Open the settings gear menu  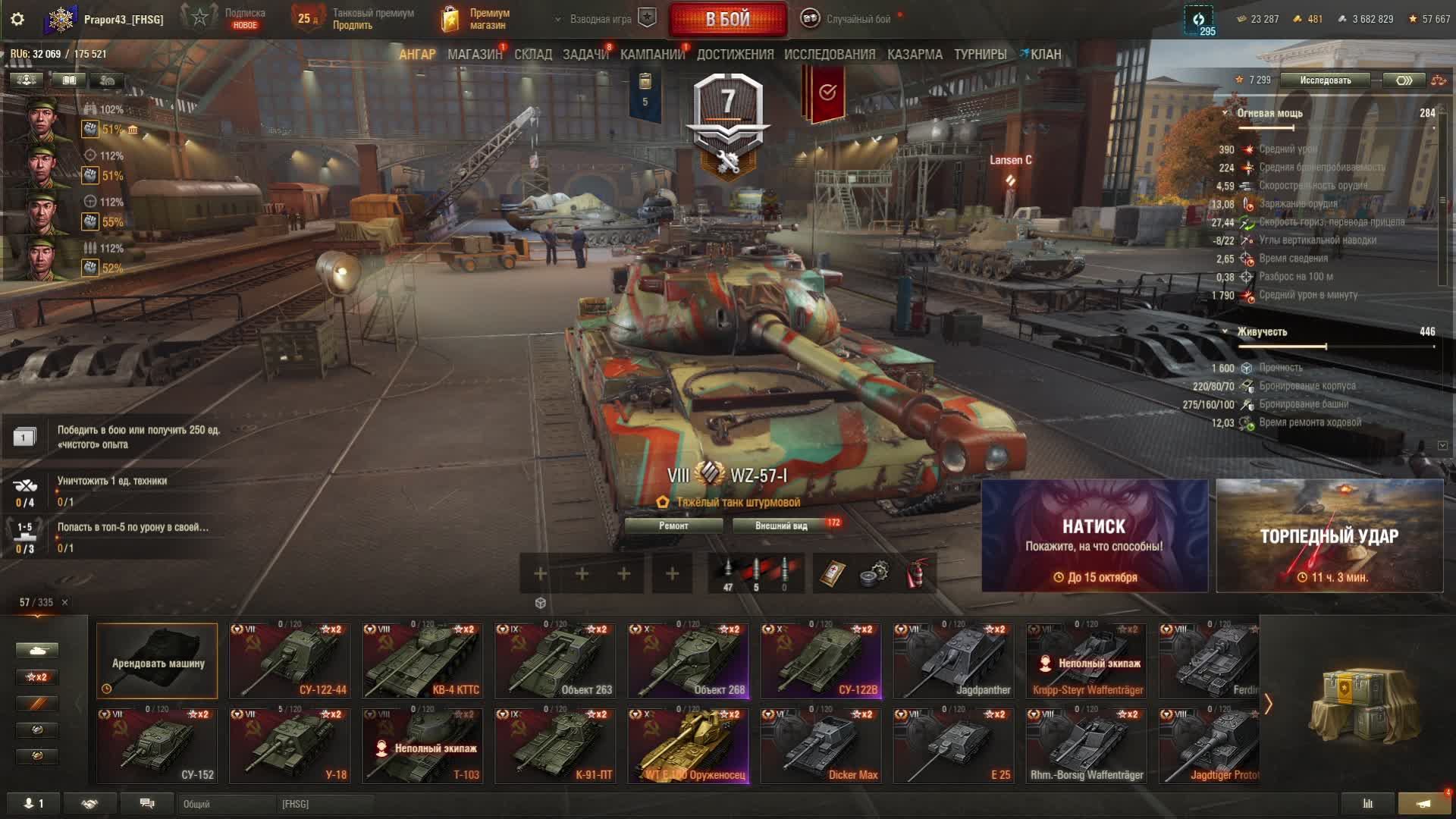[17, 19]
